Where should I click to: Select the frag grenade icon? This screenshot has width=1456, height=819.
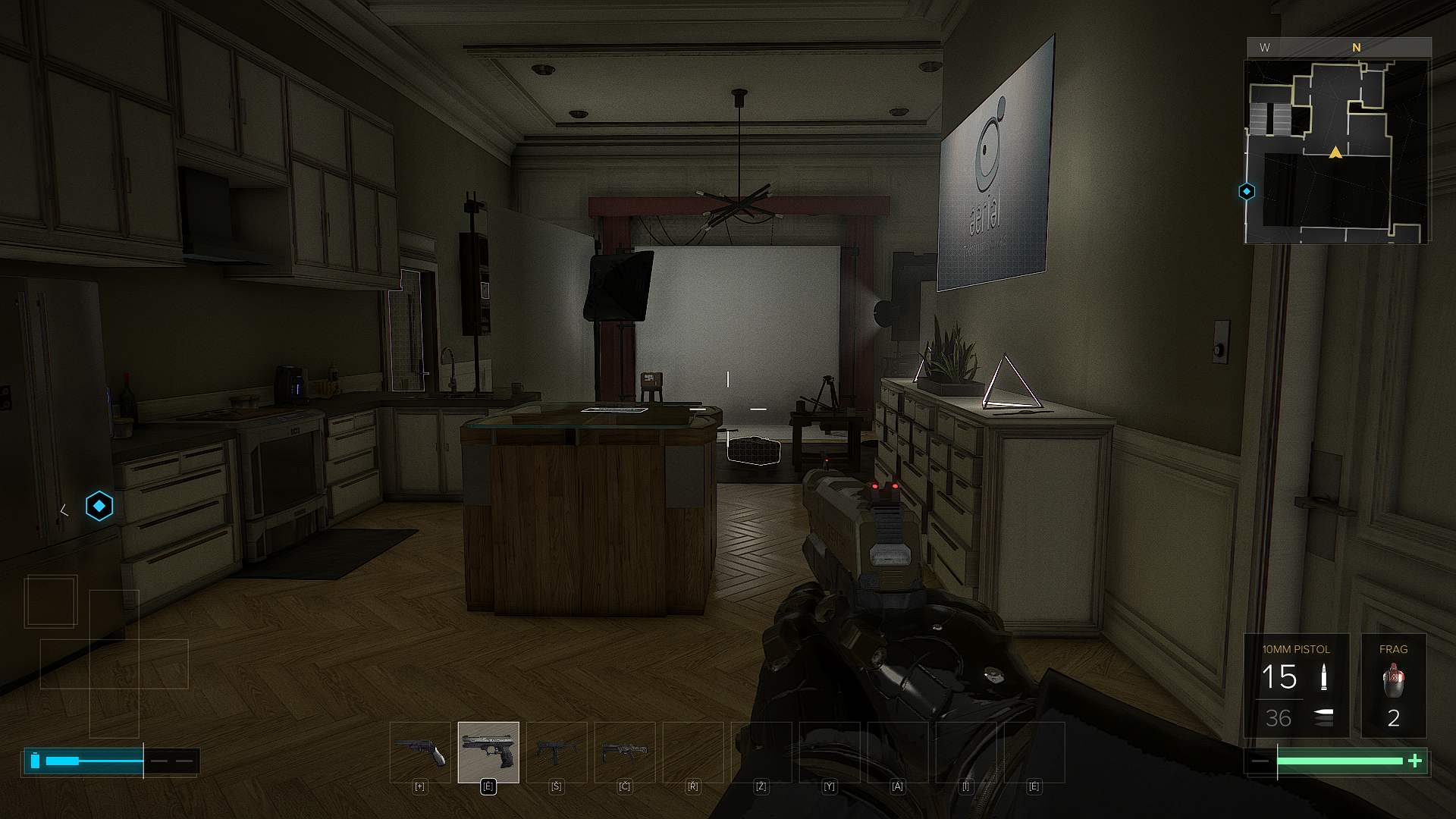[1393, 679]
